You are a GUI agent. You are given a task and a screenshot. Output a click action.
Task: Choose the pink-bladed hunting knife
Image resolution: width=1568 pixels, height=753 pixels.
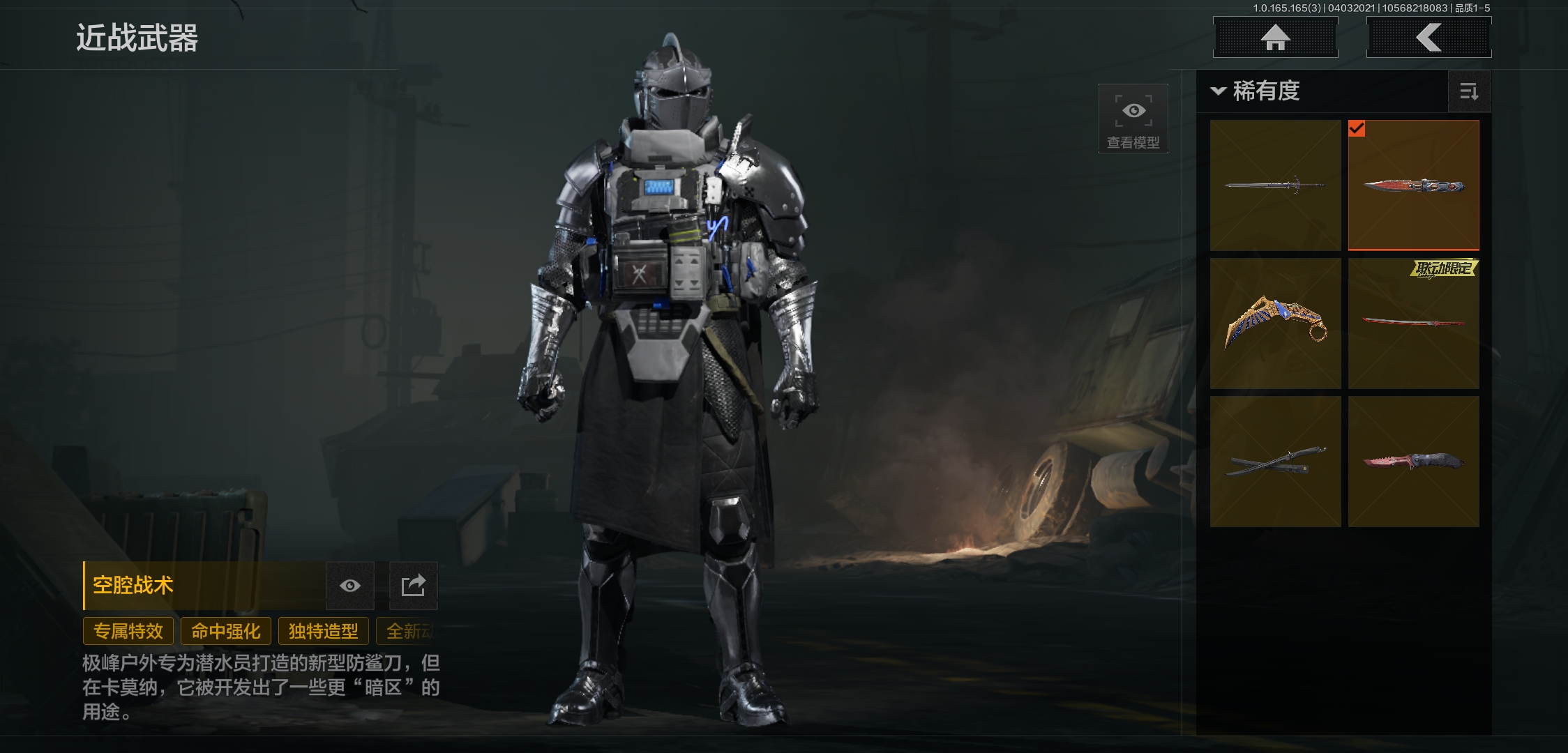[x=1413, y=462]
